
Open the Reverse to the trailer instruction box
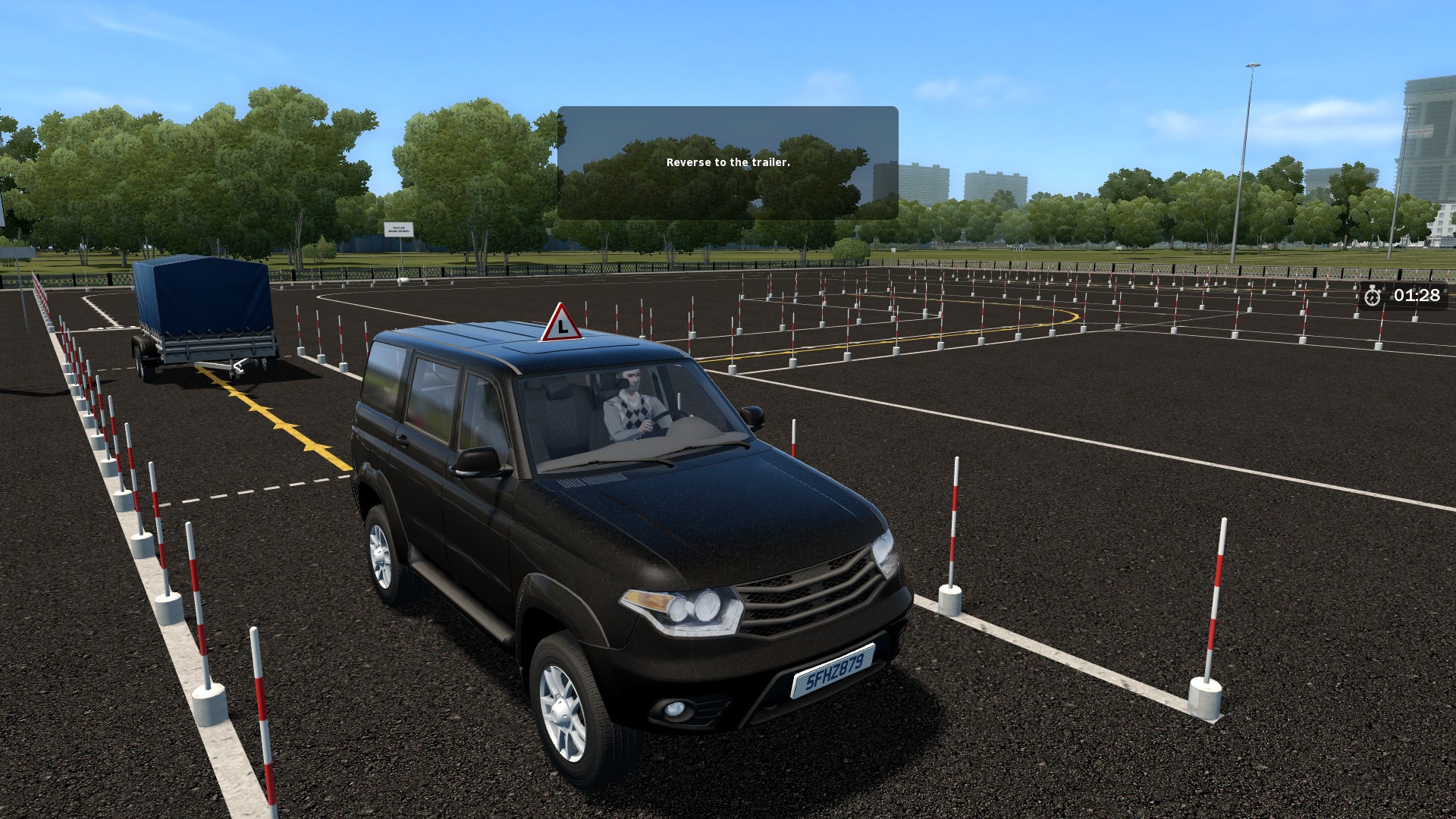click(728, 162)
